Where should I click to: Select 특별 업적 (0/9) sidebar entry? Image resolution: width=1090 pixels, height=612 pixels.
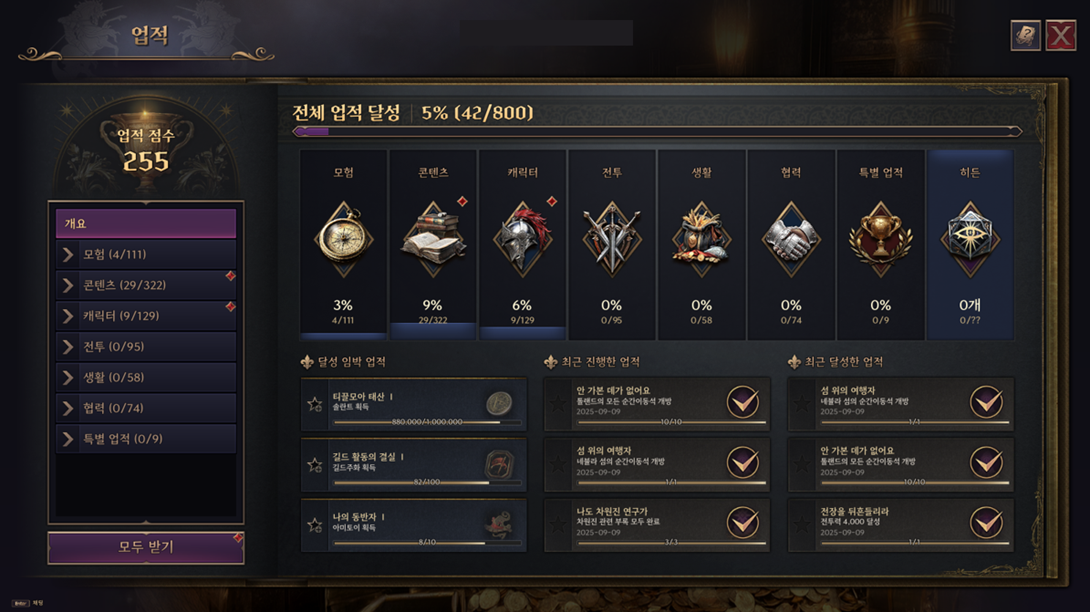pos(146,439)
